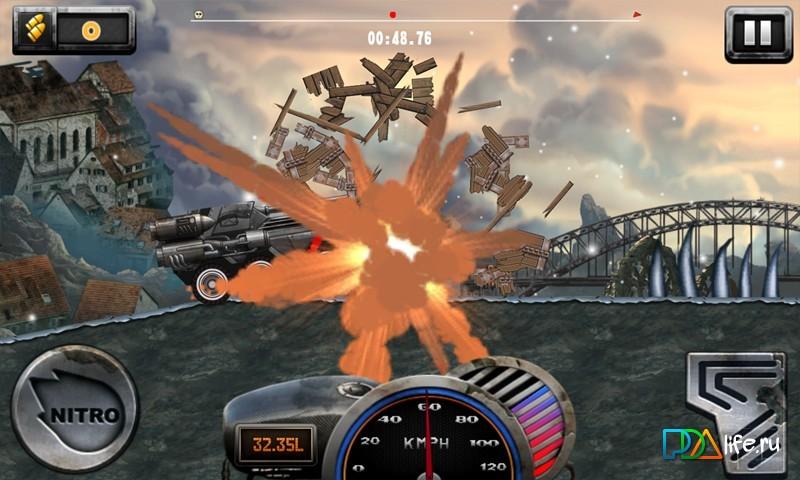Activate the NITRO boost
The height and width of the screenshot is (480, 800).
(74, 410)
